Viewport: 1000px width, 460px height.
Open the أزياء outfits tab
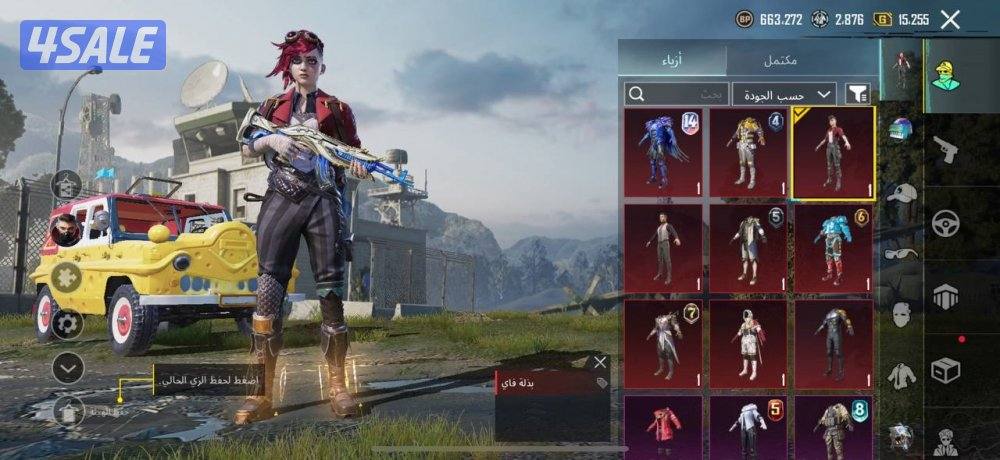pyautogui.click(x=673, y=59)
